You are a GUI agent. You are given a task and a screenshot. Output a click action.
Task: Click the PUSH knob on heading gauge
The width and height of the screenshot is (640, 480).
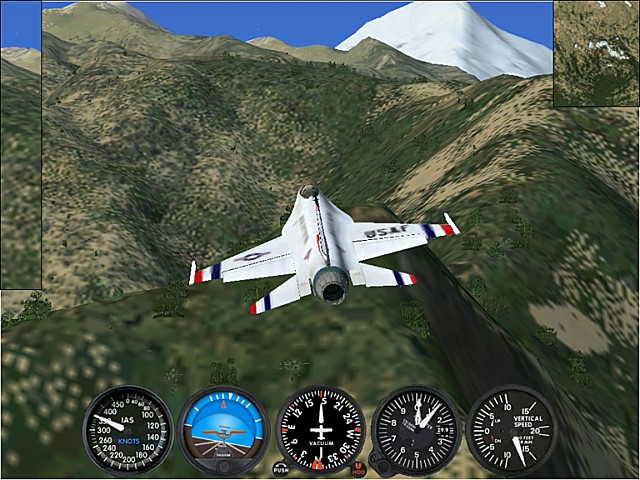click(281, 467)
